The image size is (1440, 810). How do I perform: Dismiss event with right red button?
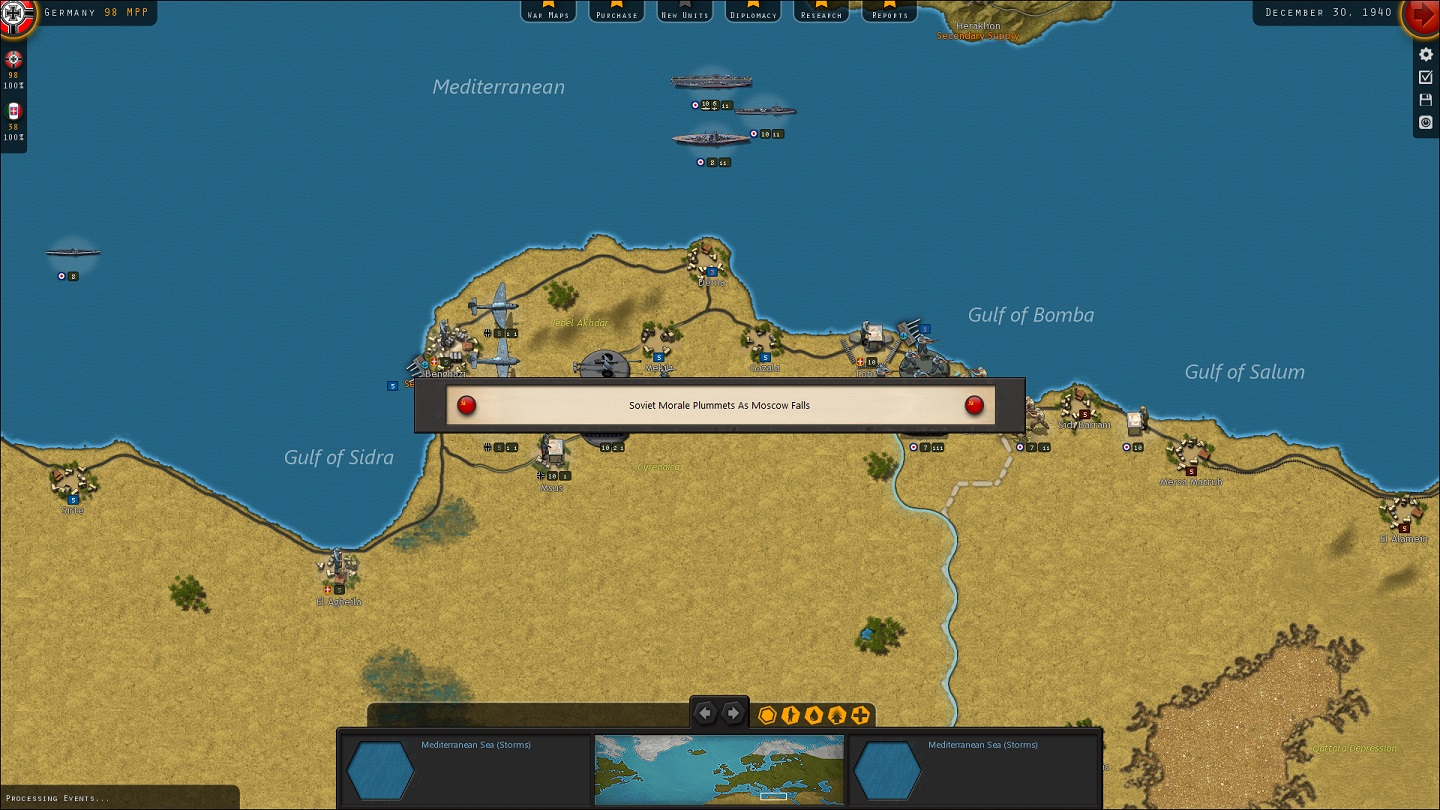click(x=974, y=406)
